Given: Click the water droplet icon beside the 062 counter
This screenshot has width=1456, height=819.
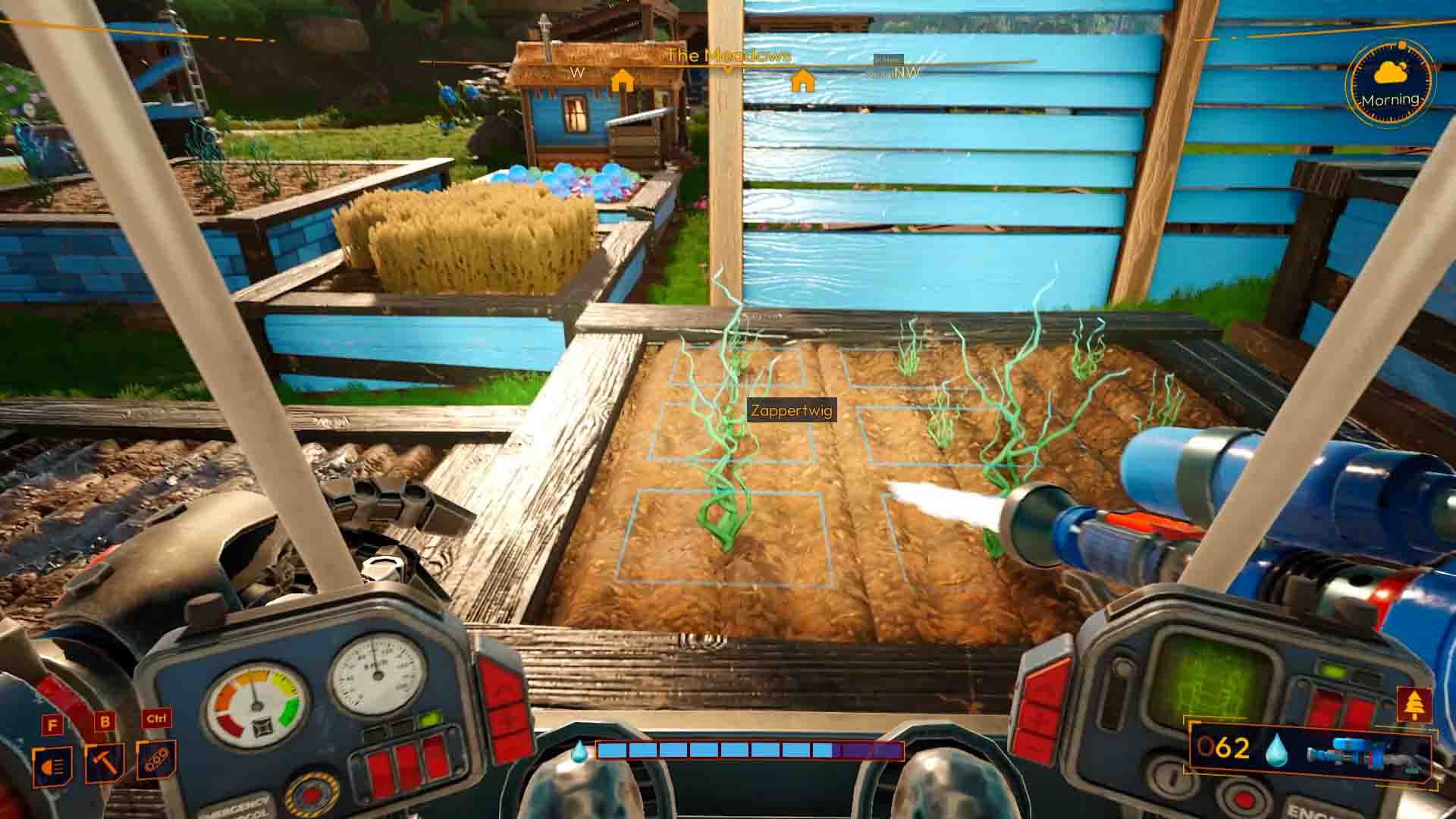Looking at the screenshot, I should pyautogui.click(x=1277, y=750).
